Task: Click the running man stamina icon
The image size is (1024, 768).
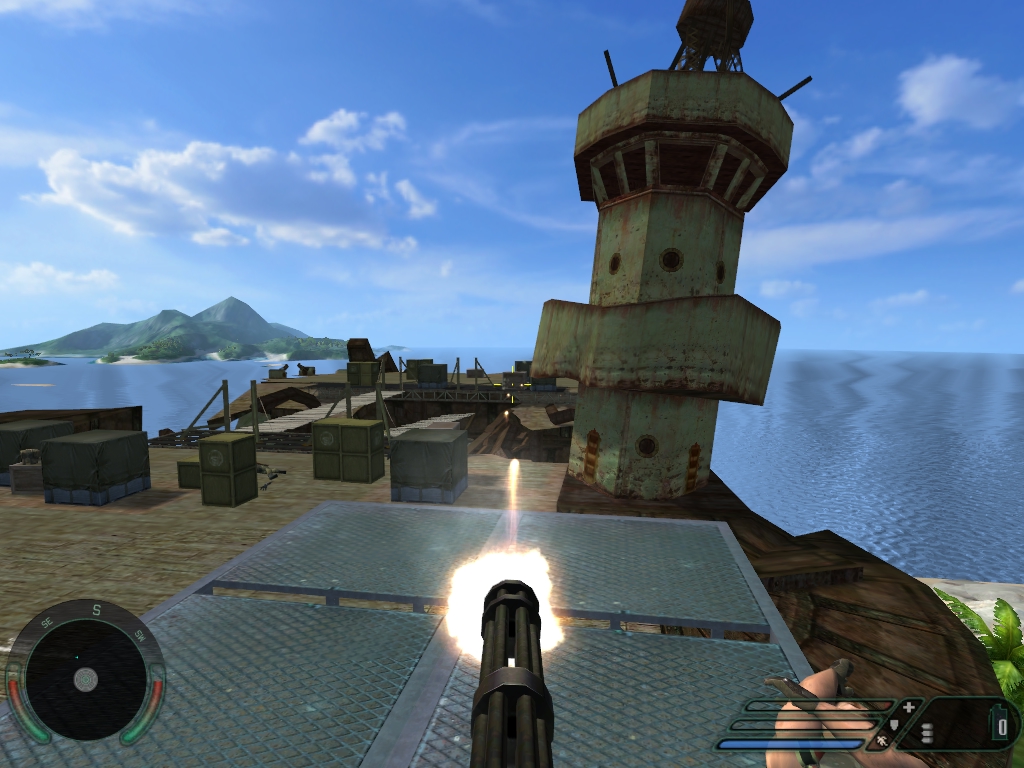Action: [882, 741]
